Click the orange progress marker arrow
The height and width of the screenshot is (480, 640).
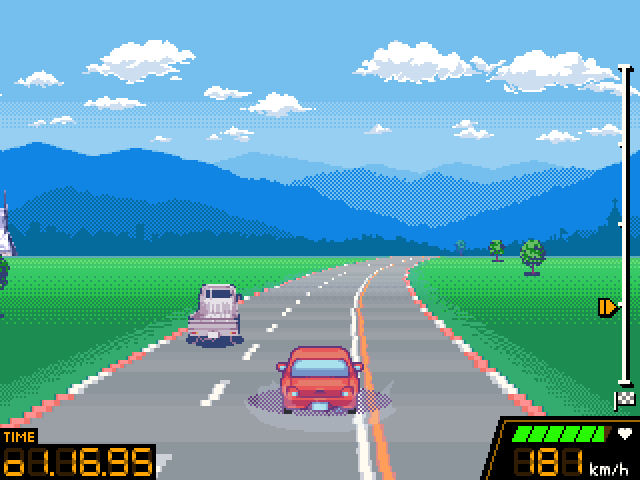click(607, 307)
